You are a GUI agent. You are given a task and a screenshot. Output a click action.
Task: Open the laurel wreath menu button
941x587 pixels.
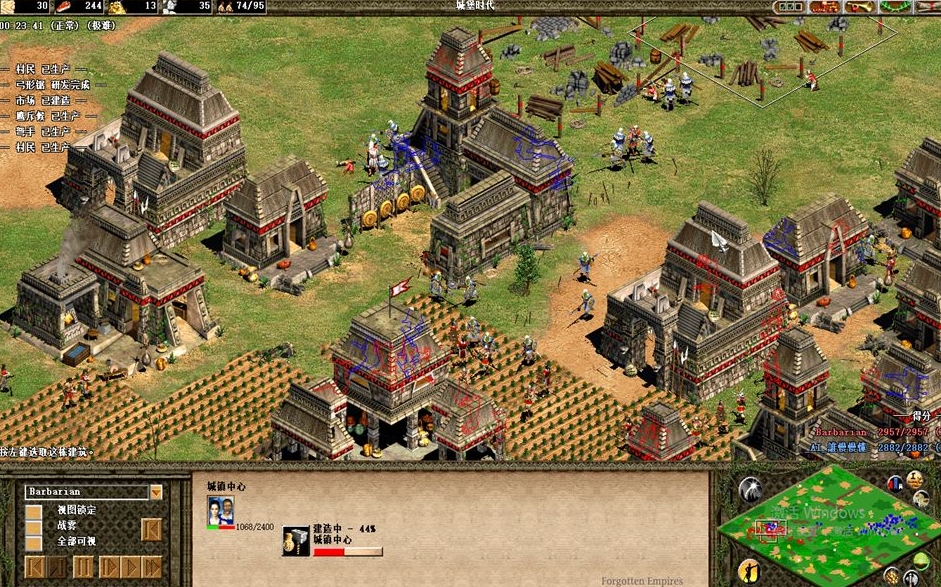[893, 7]
